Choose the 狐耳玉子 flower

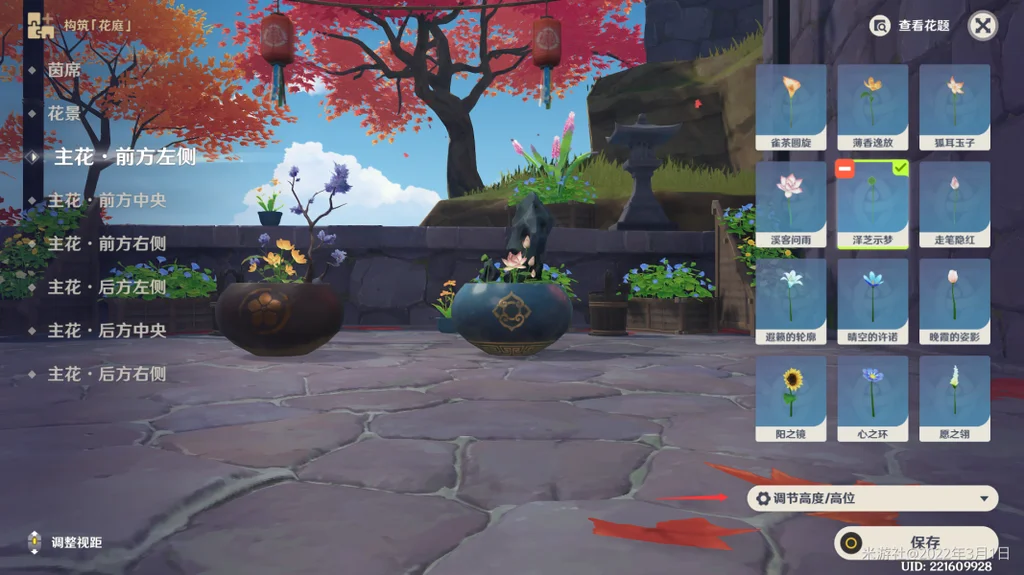pyautogui.click(x=955, y=107)
